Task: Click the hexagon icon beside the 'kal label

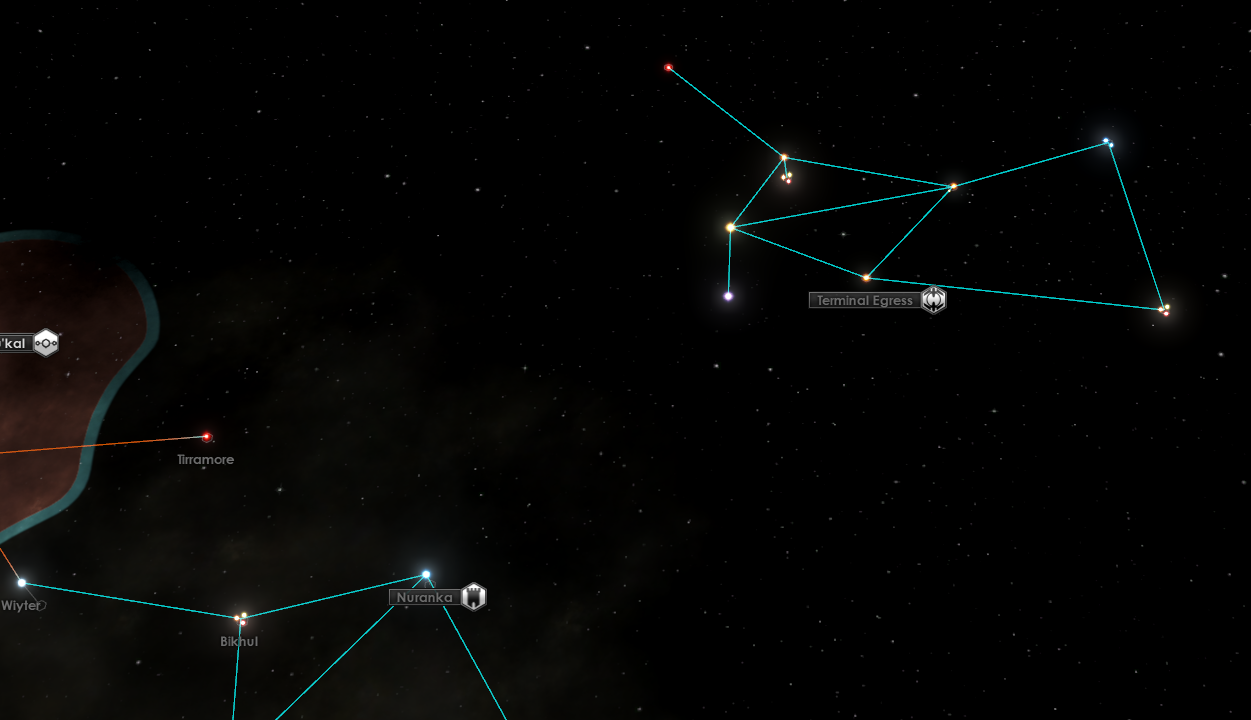Action: pyautogui.click(x=46, y=343)
